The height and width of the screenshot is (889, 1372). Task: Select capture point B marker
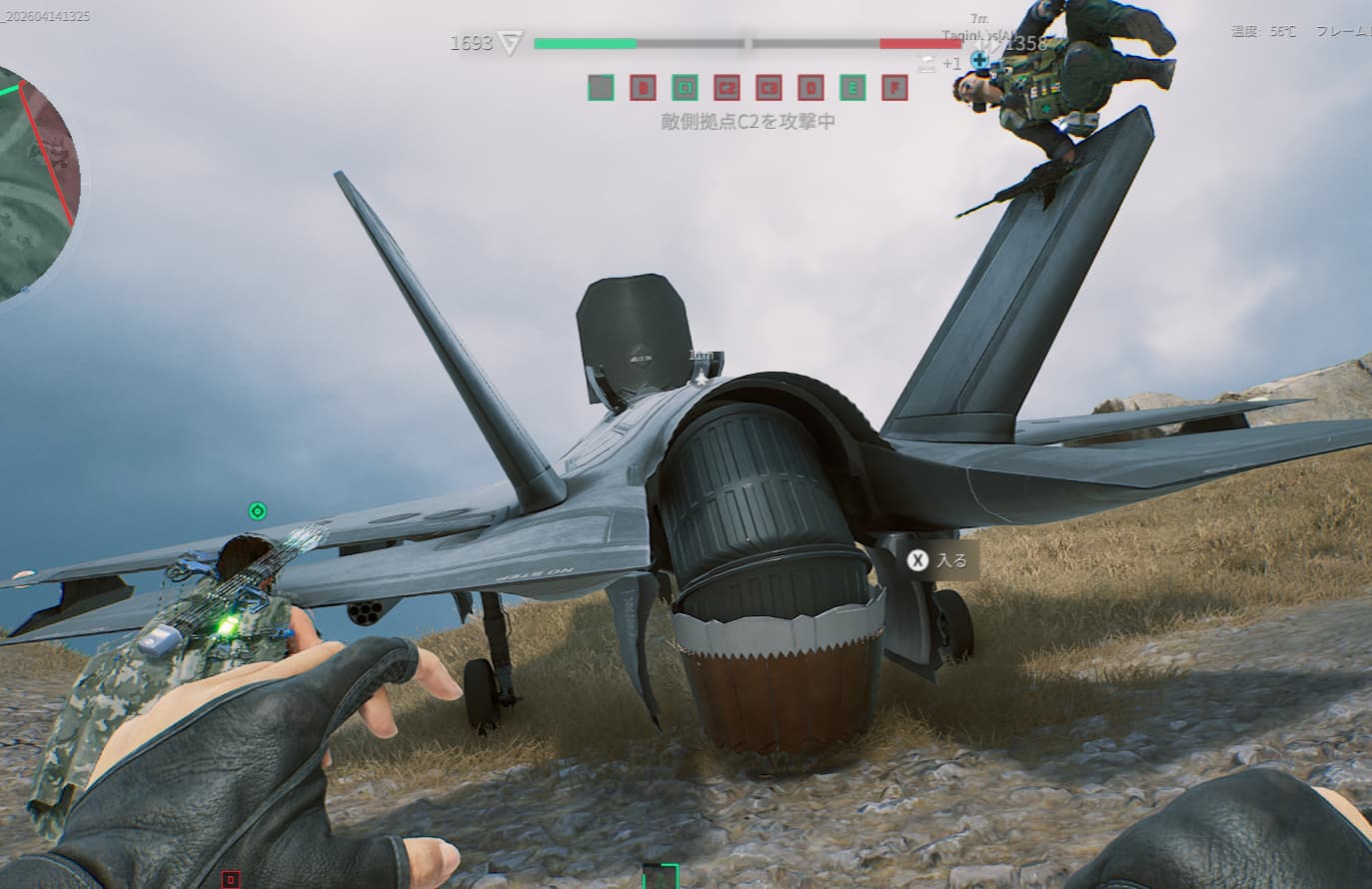click(x=643, y=88)
